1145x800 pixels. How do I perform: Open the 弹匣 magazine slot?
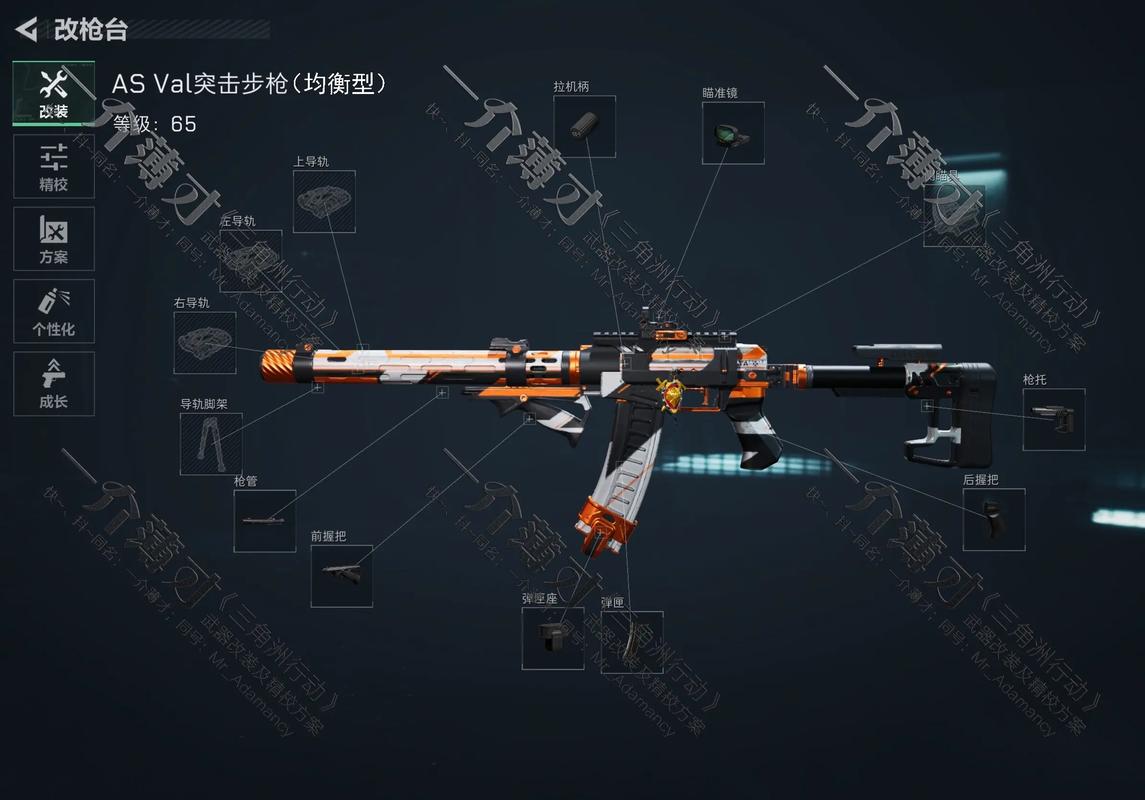tap(631, 642)
